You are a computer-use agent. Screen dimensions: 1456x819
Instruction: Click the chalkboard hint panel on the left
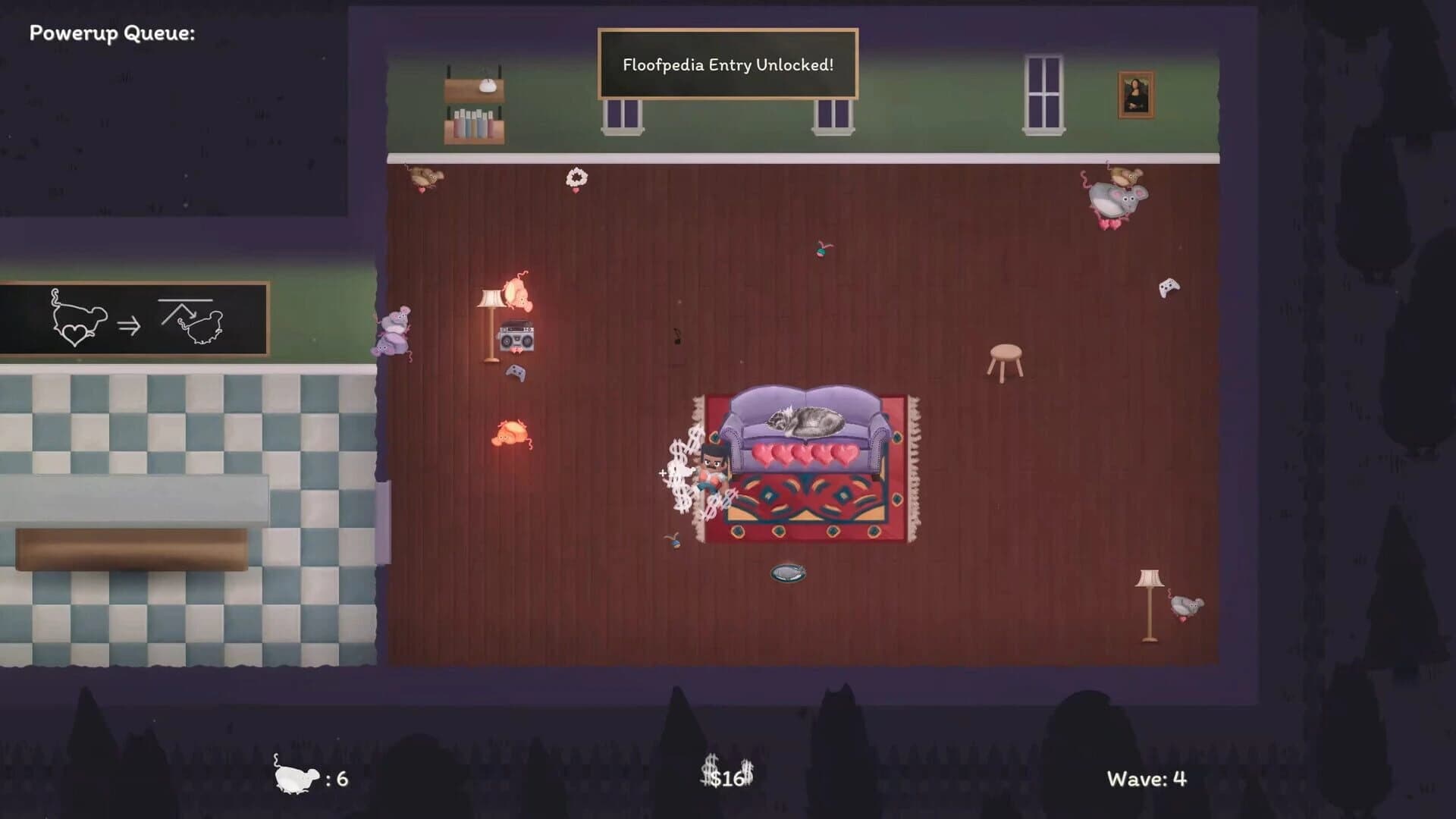(133, 320)
